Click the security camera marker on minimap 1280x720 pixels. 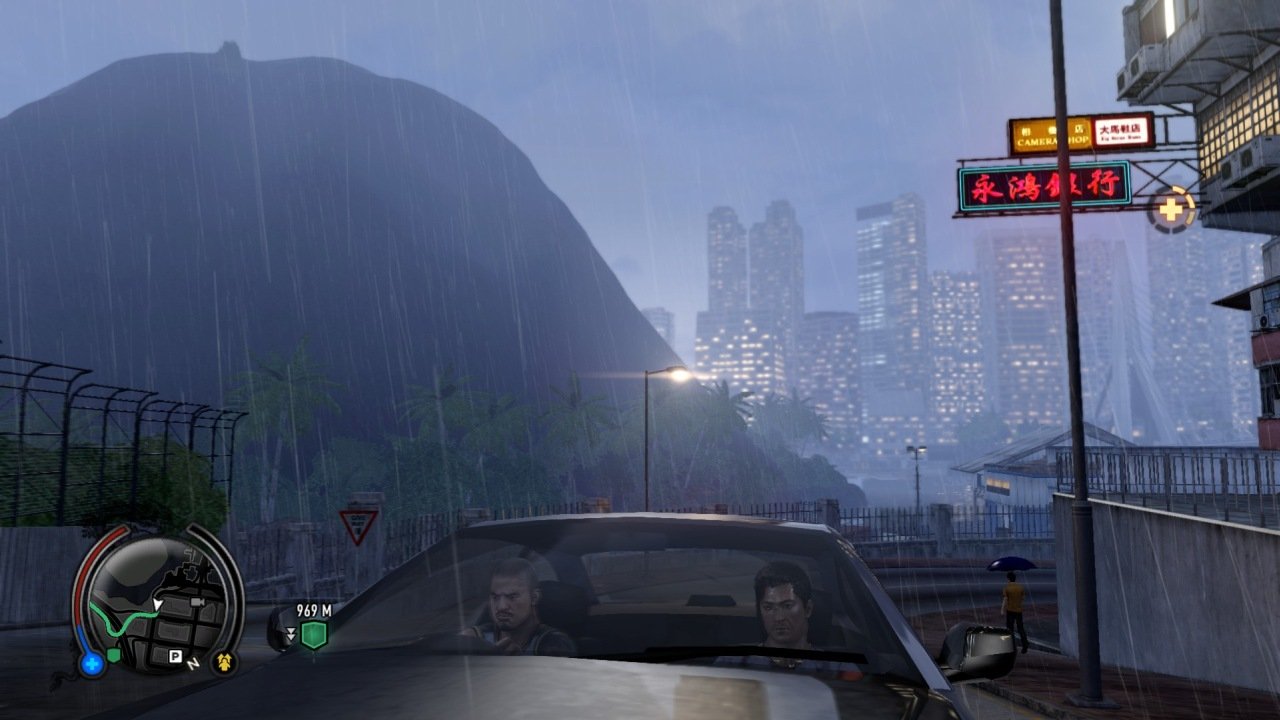pyautogui.click(x=197, y=603)
